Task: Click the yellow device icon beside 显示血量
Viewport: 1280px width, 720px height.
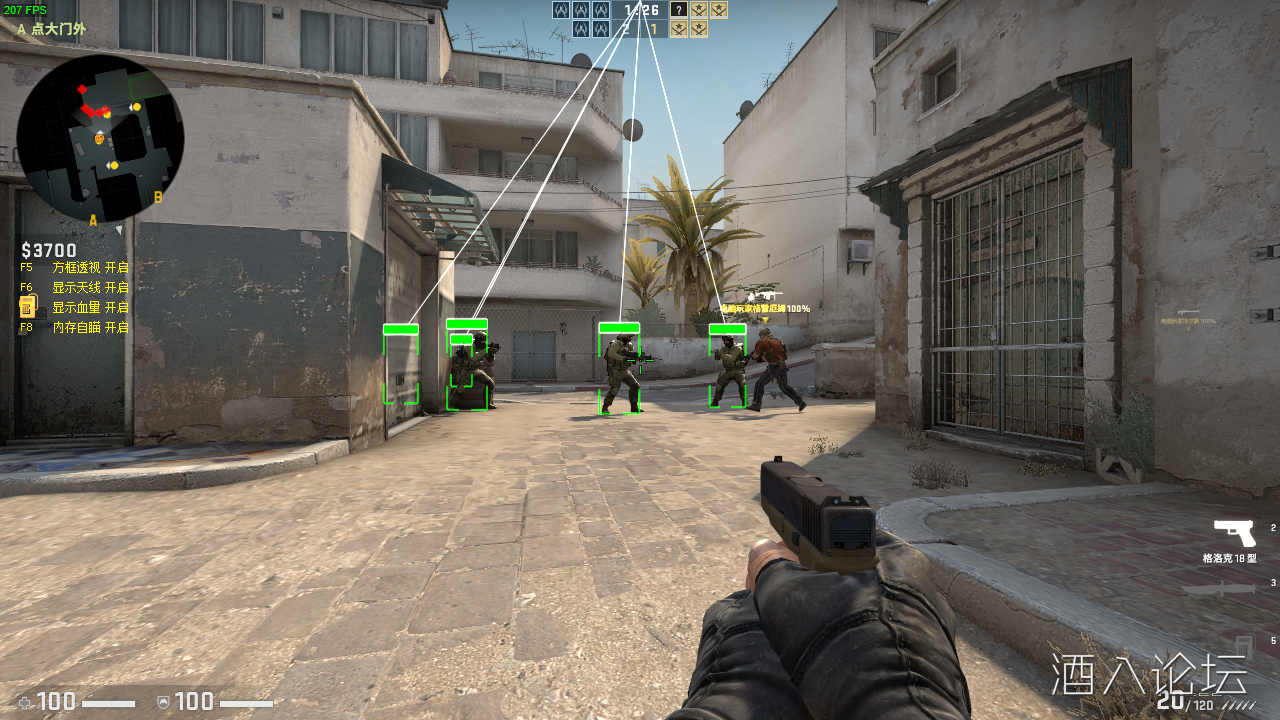Action: [x=25, y=307]
